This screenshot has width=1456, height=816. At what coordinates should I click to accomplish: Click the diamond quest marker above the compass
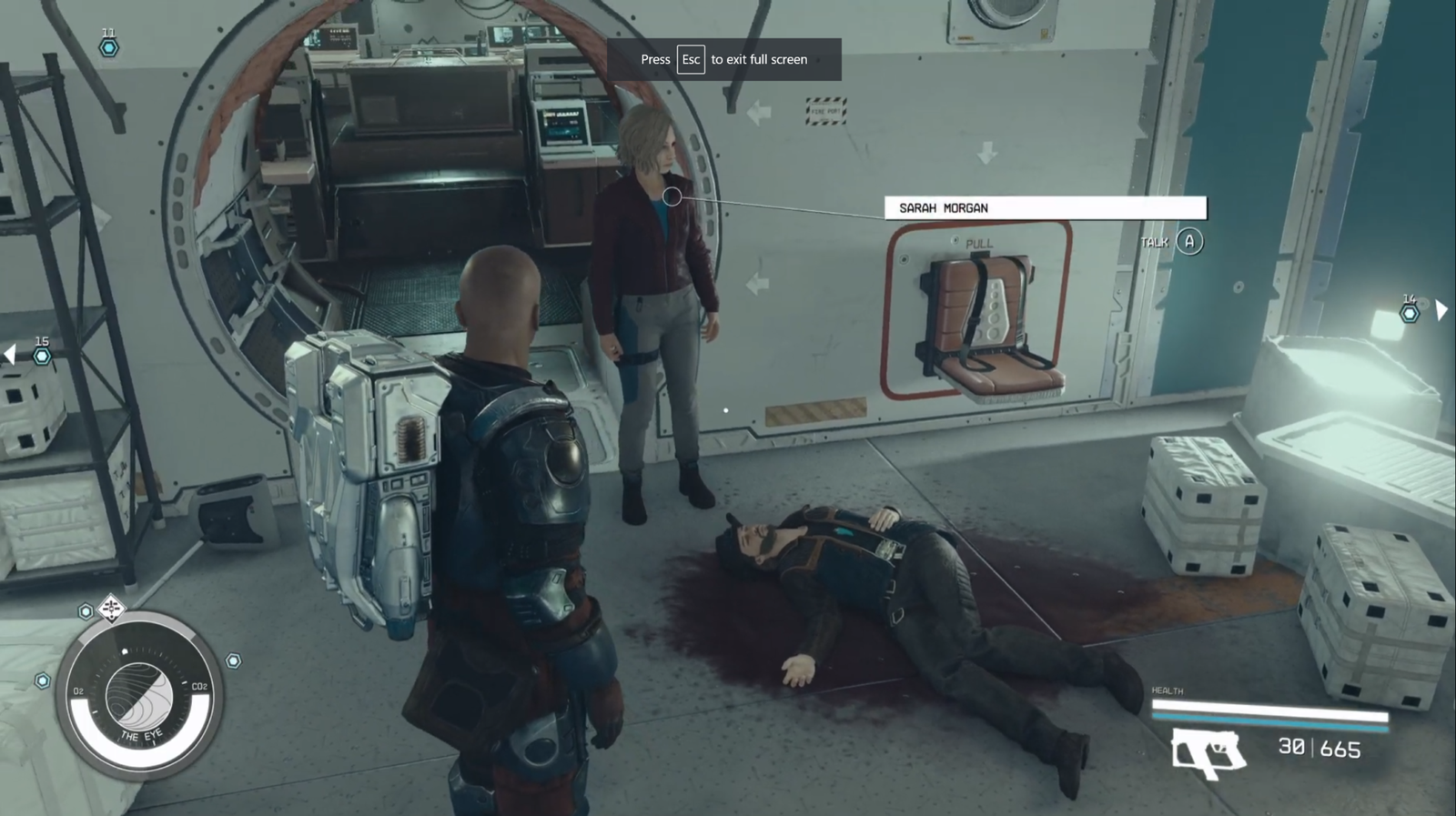pyautogui.click(x=112, y=607)
